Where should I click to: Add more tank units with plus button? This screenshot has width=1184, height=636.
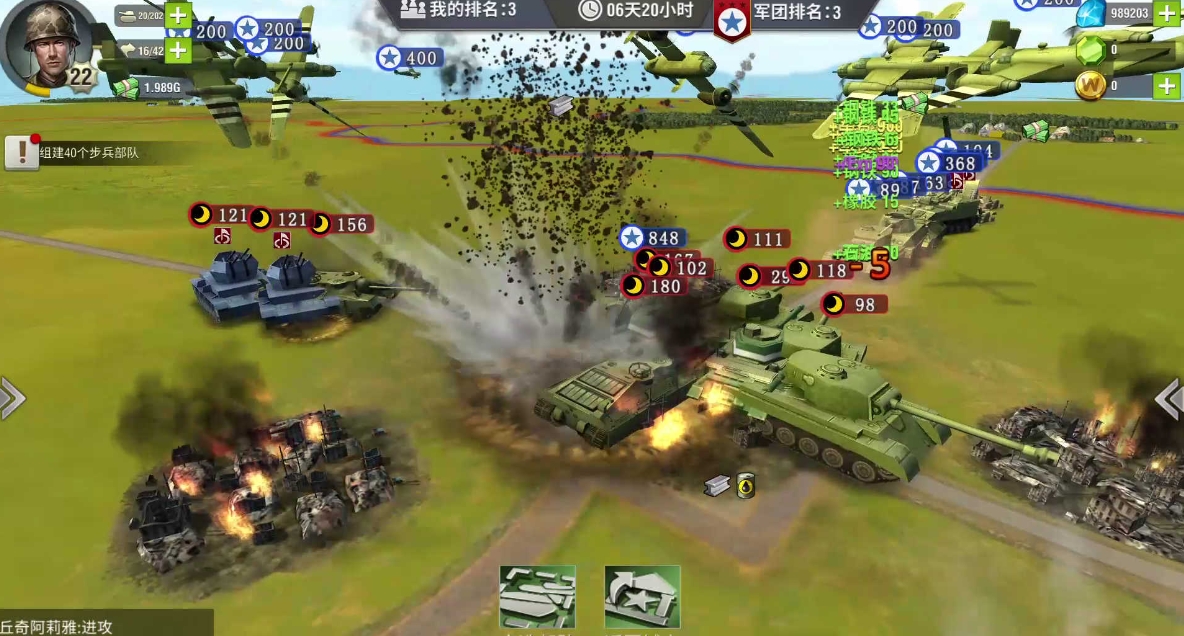[x=178, y=15]
